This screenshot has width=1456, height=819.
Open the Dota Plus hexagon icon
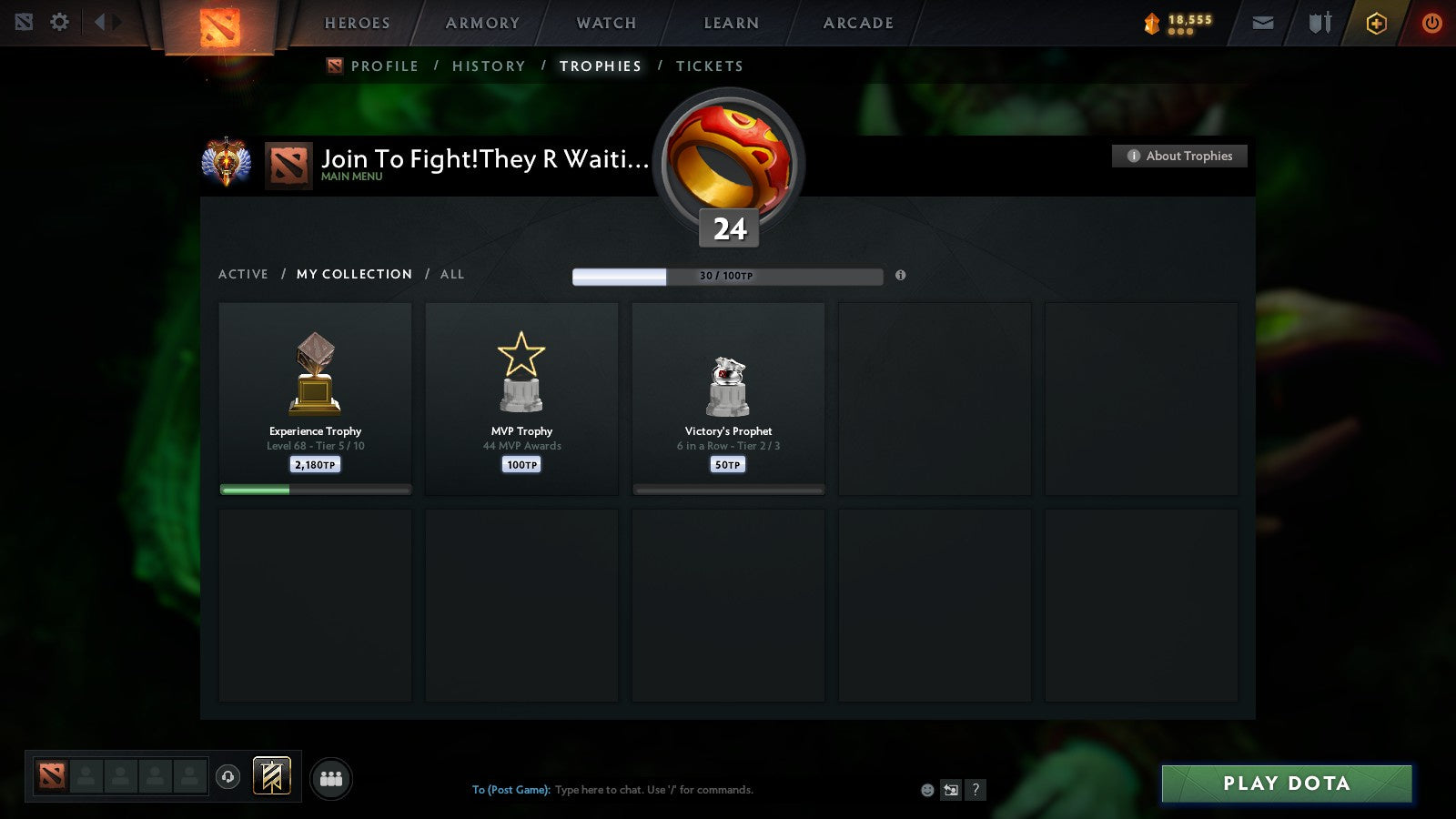click(x=1377, y=22)
